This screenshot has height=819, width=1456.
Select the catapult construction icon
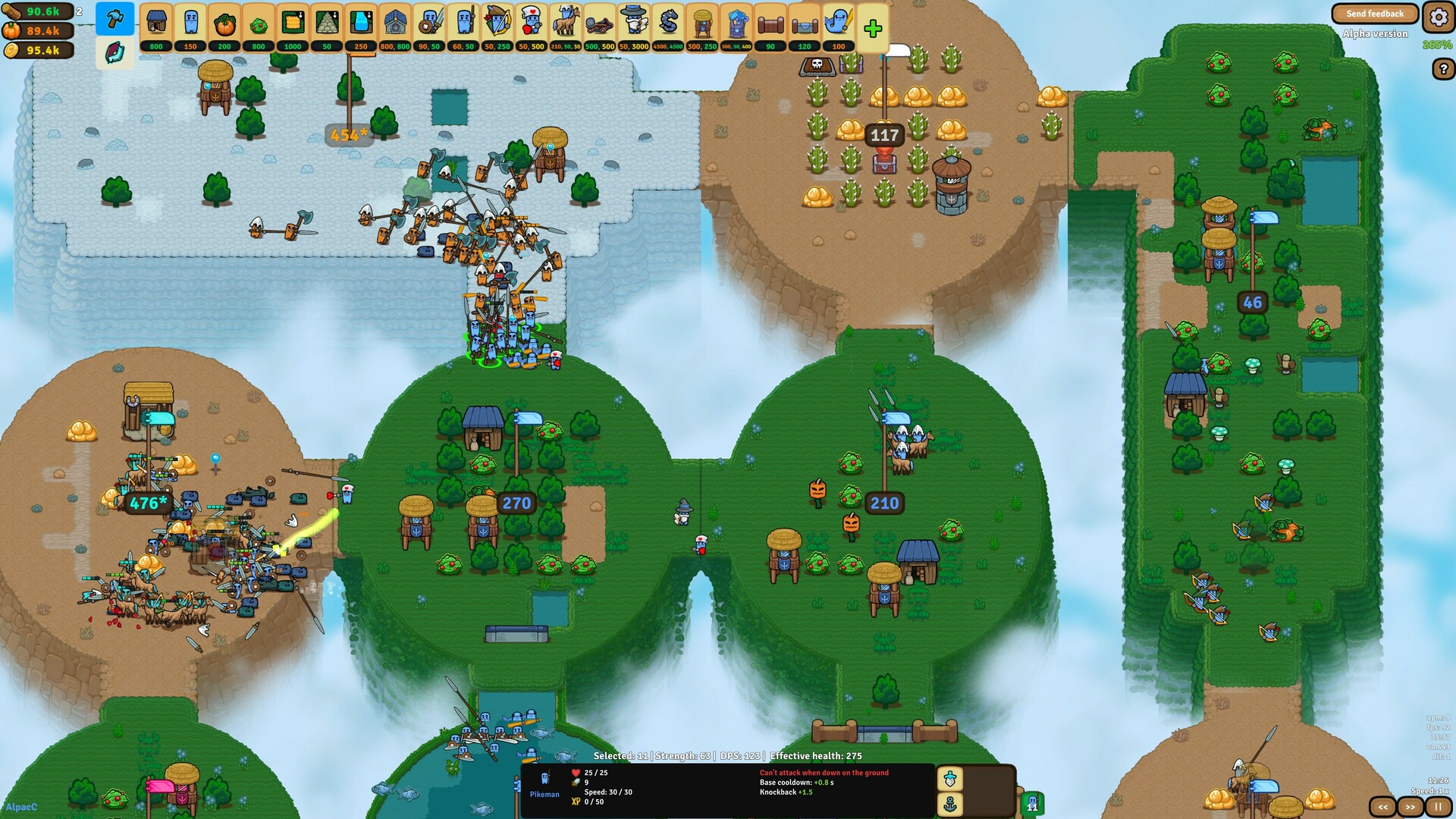pos(600,24)
